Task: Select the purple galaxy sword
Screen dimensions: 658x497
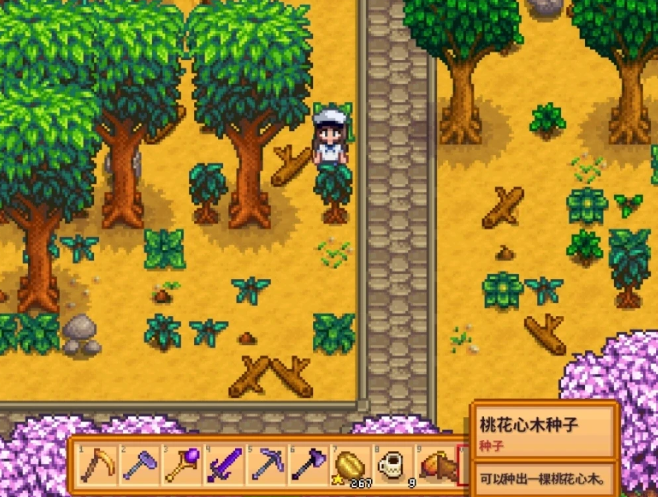Action: click(224, 465)
